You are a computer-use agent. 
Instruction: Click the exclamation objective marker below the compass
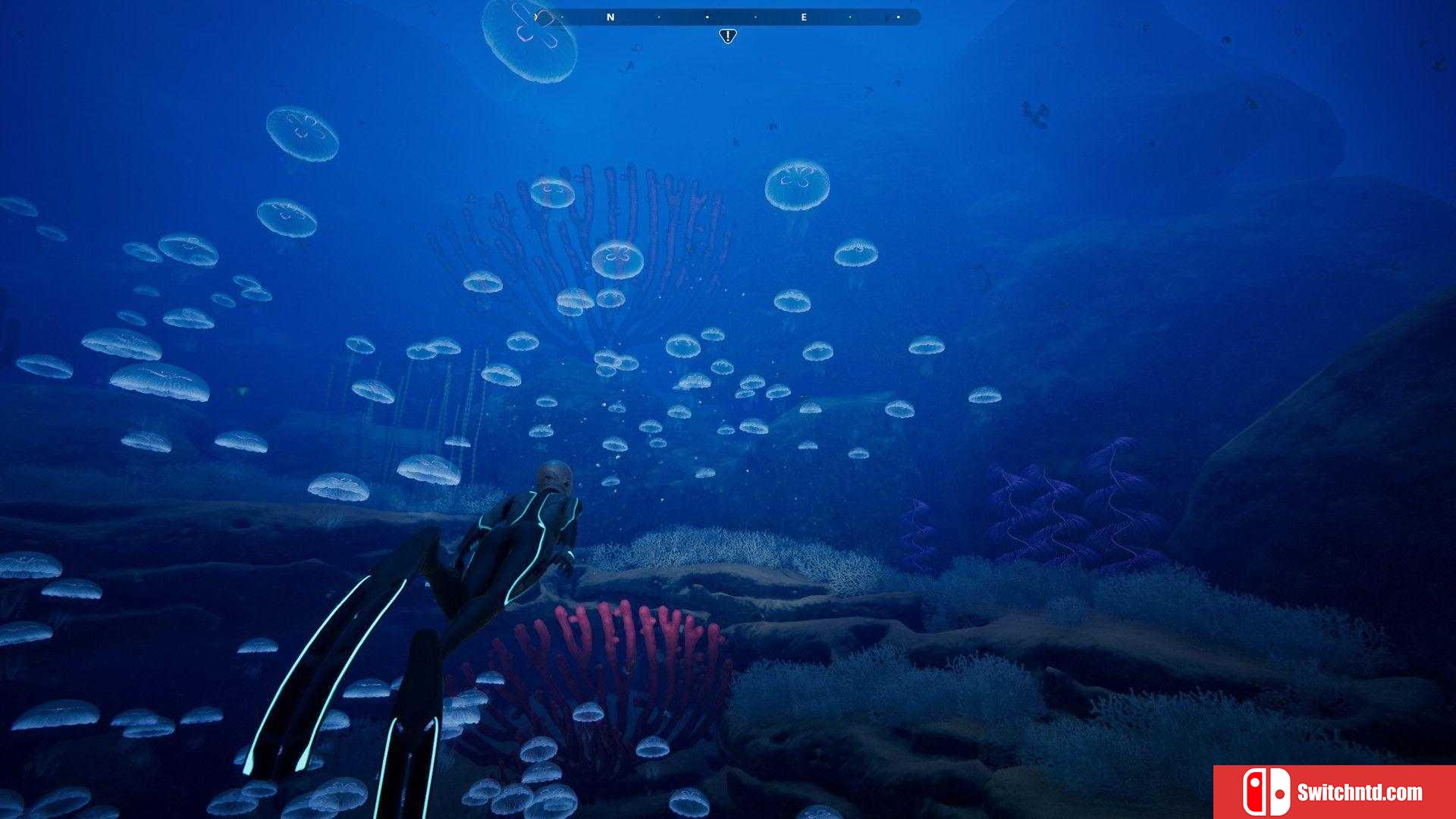click(727, 36)
